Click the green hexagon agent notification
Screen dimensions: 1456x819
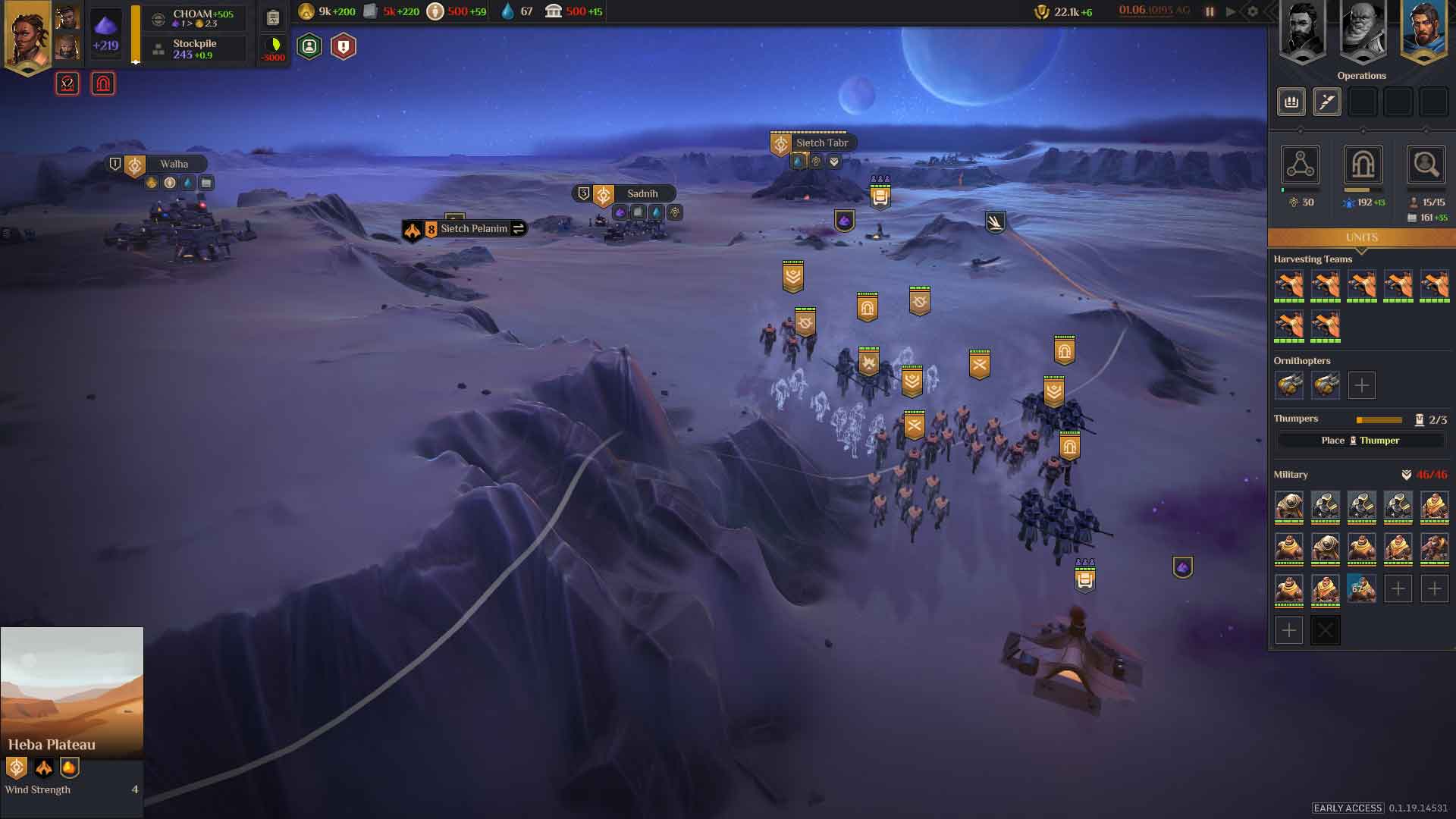coord(309,47)
